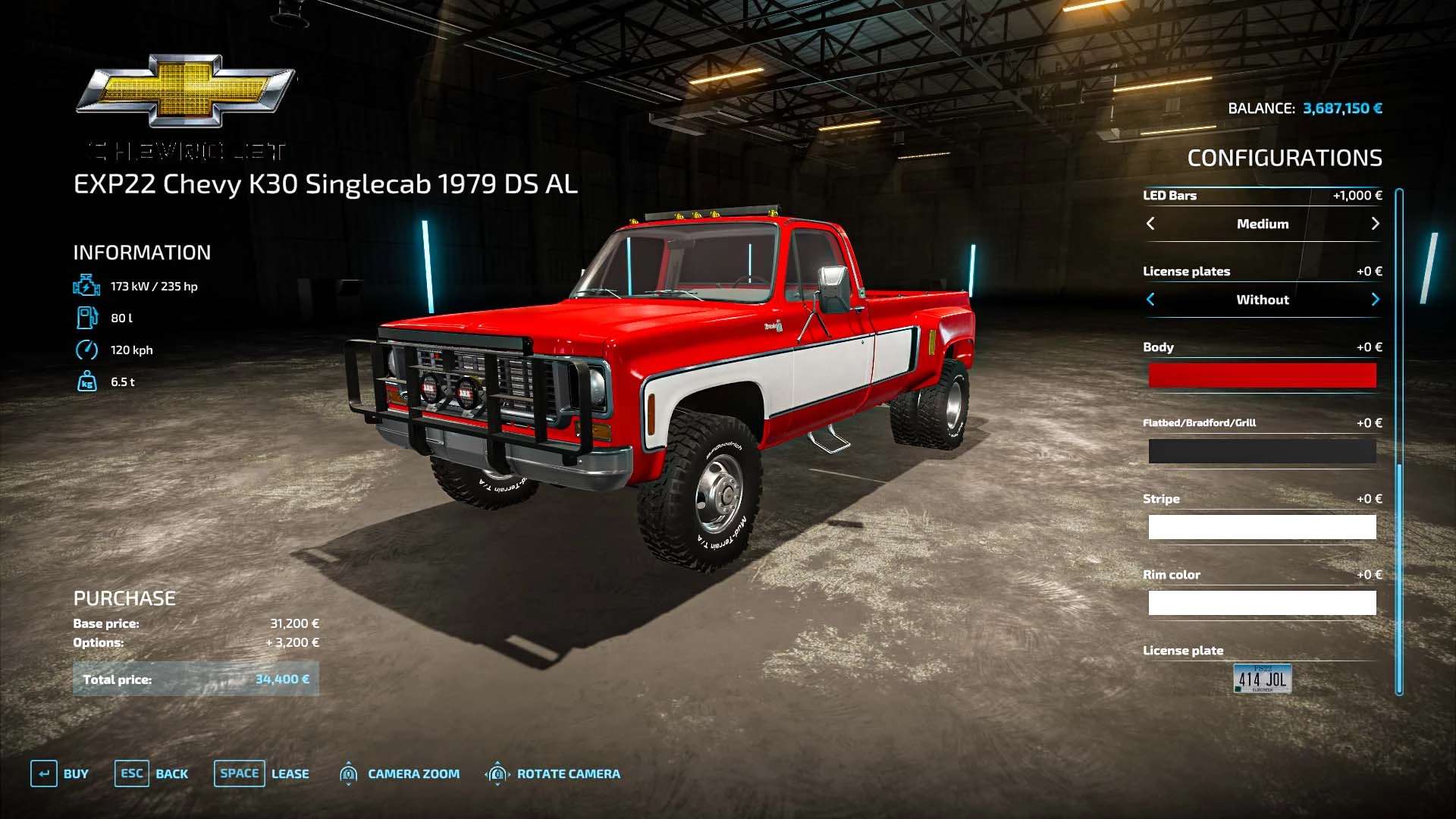This screenshot has width=1456, height=819.
Task: Select next LED Bars option
Action: pyautogui.click(x=1375, y=224)
